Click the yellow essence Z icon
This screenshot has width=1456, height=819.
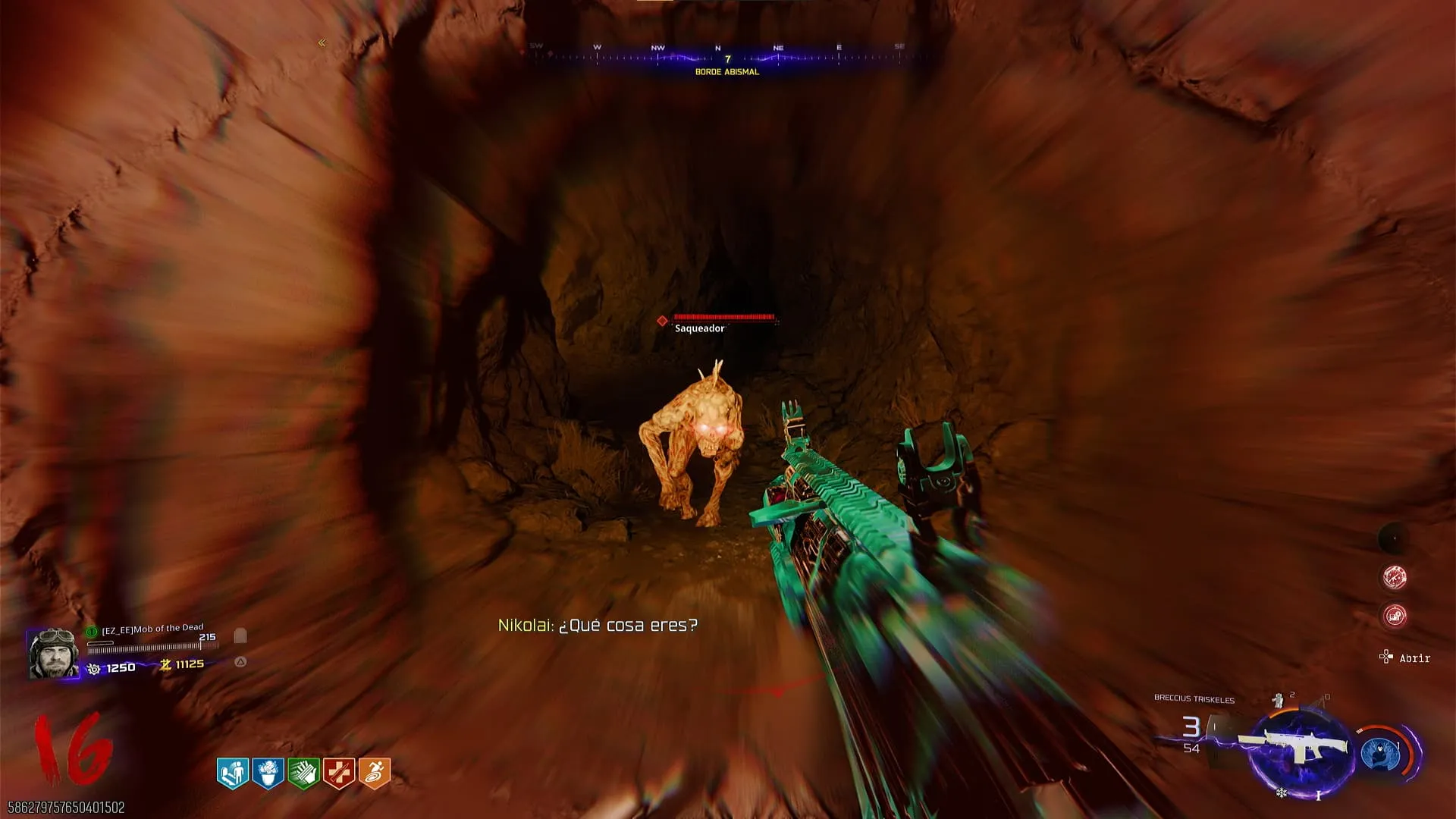165,664
